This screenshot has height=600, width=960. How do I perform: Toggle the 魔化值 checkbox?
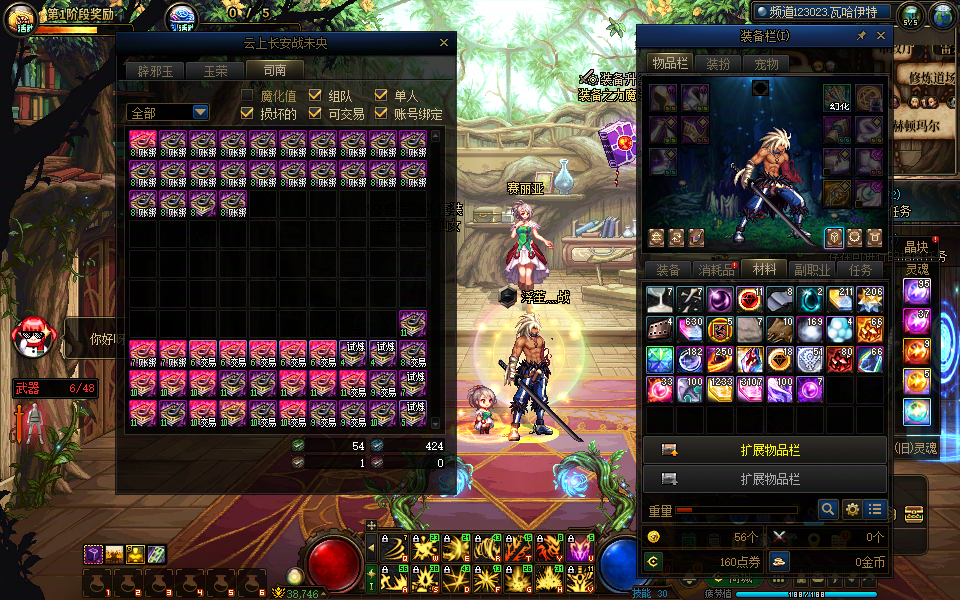tap(247, 95)
